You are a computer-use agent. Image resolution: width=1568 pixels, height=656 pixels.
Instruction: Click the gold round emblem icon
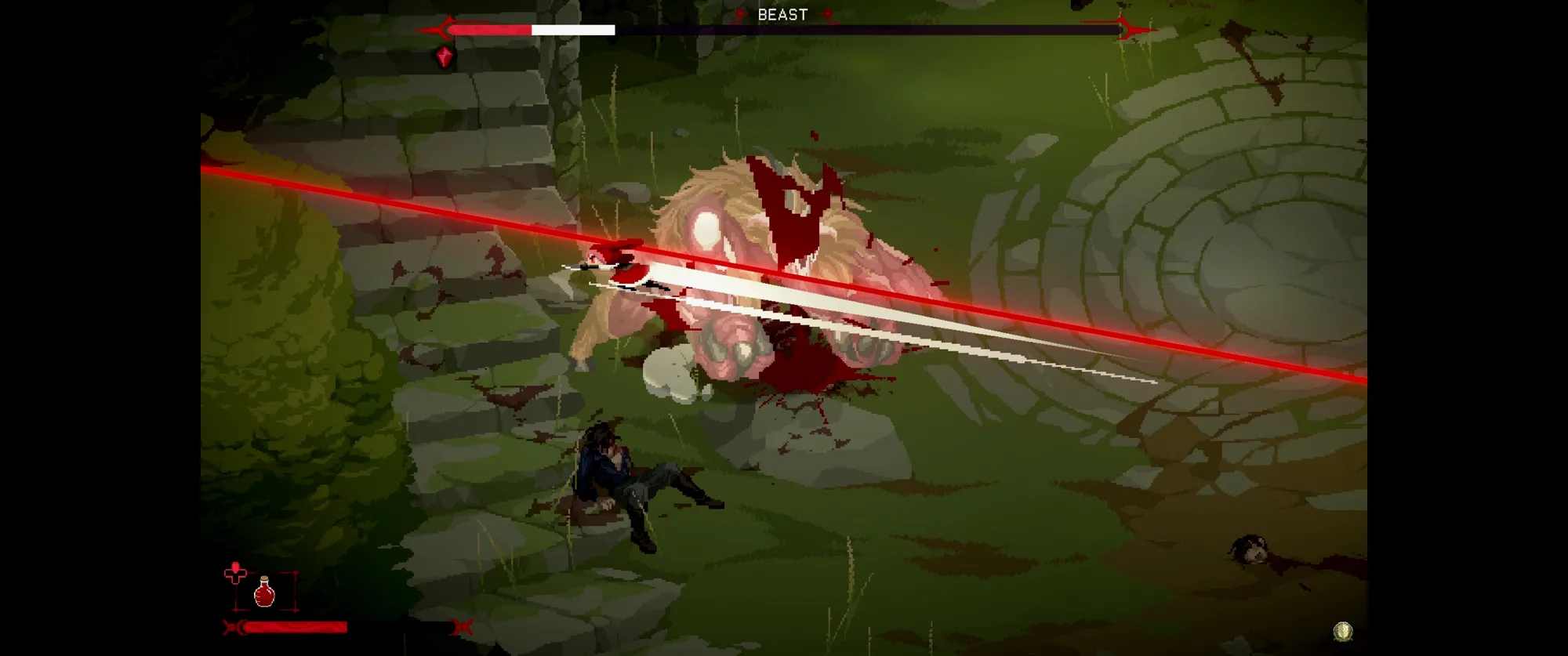(1343, 630)
